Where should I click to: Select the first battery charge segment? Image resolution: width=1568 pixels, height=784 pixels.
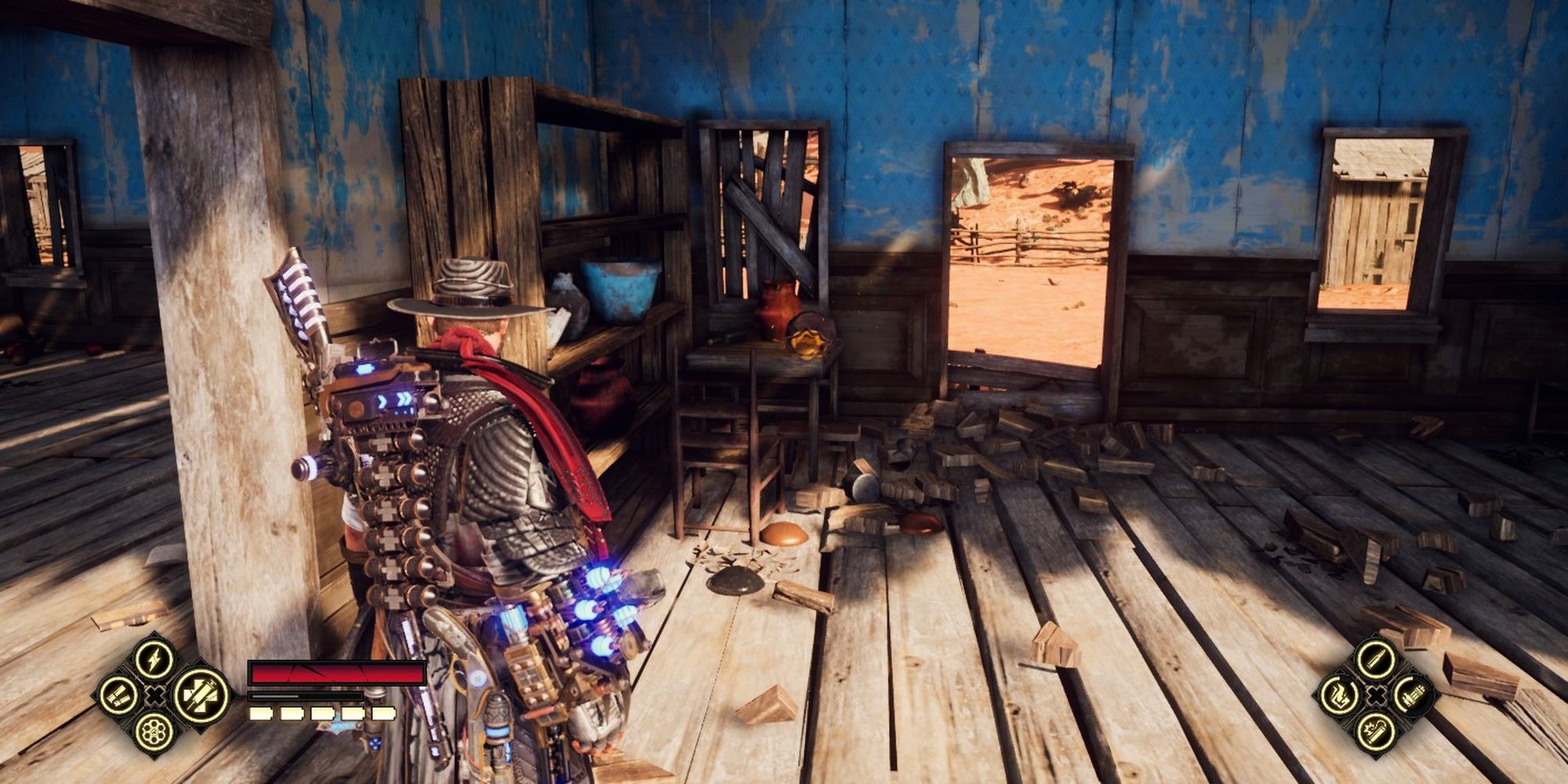coord(260,713)
